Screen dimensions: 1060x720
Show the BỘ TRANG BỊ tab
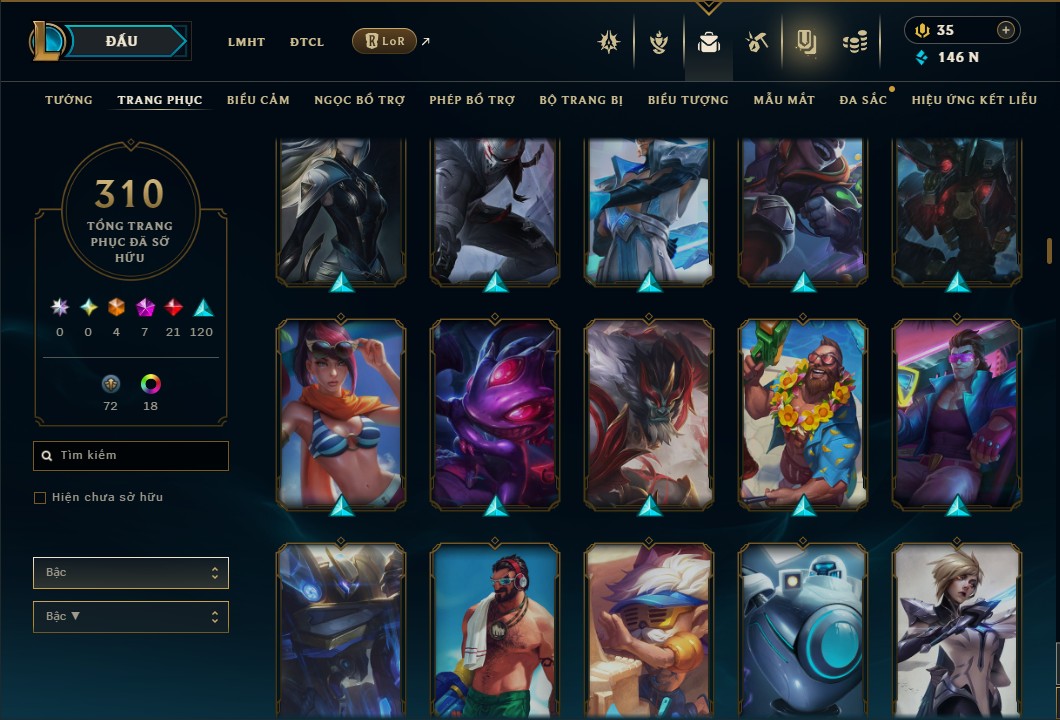[581, 100]
